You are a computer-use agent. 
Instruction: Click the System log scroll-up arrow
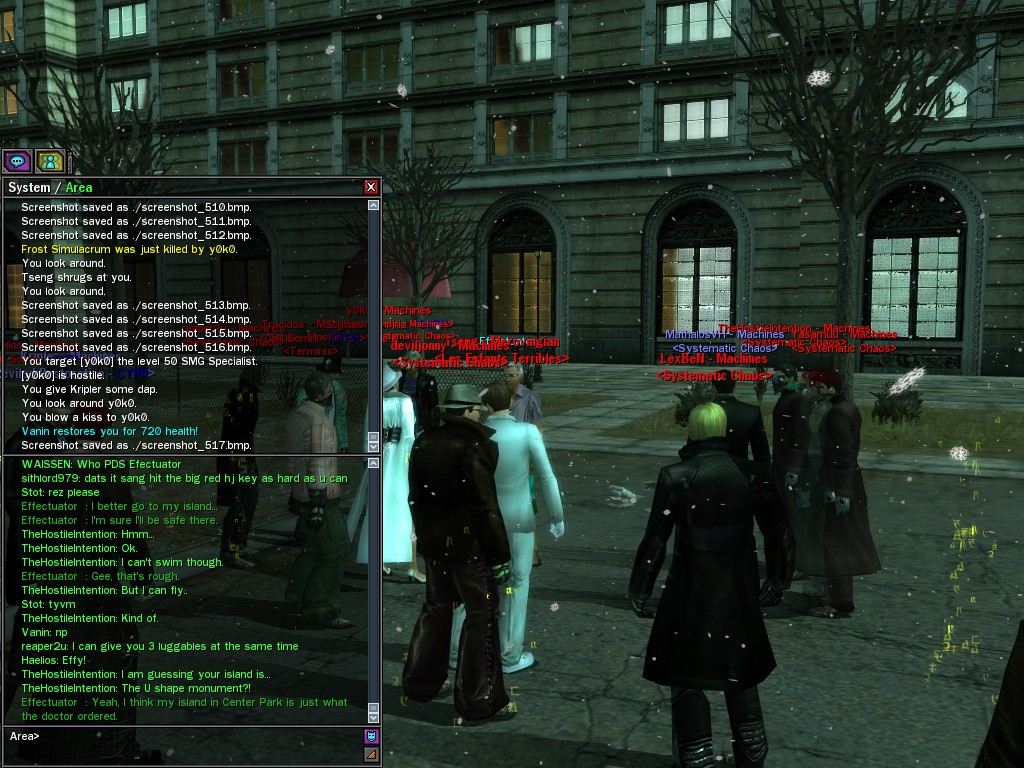tap(374, 206)
